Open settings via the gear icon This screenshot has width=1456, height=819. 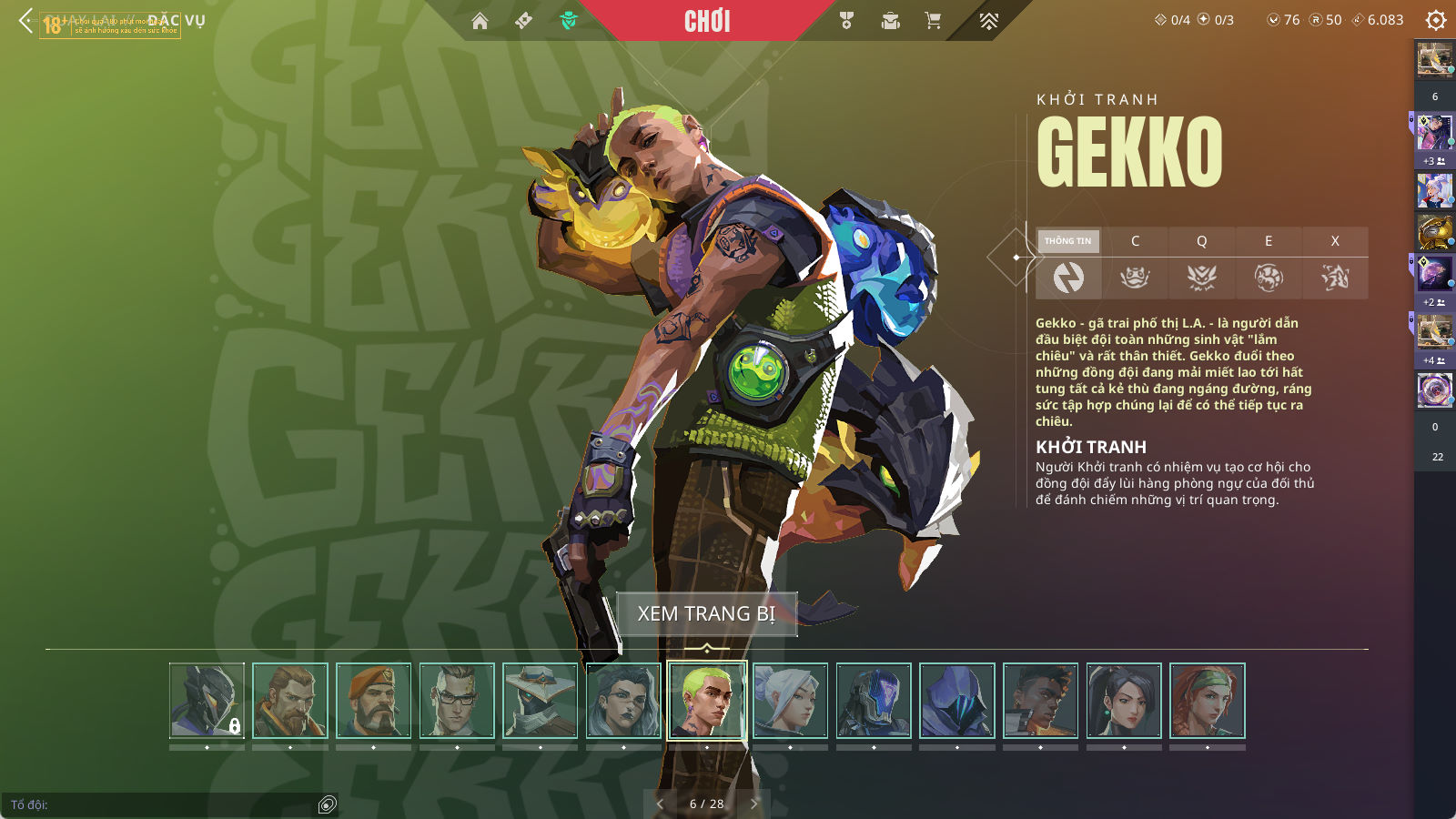point(1436,20)
